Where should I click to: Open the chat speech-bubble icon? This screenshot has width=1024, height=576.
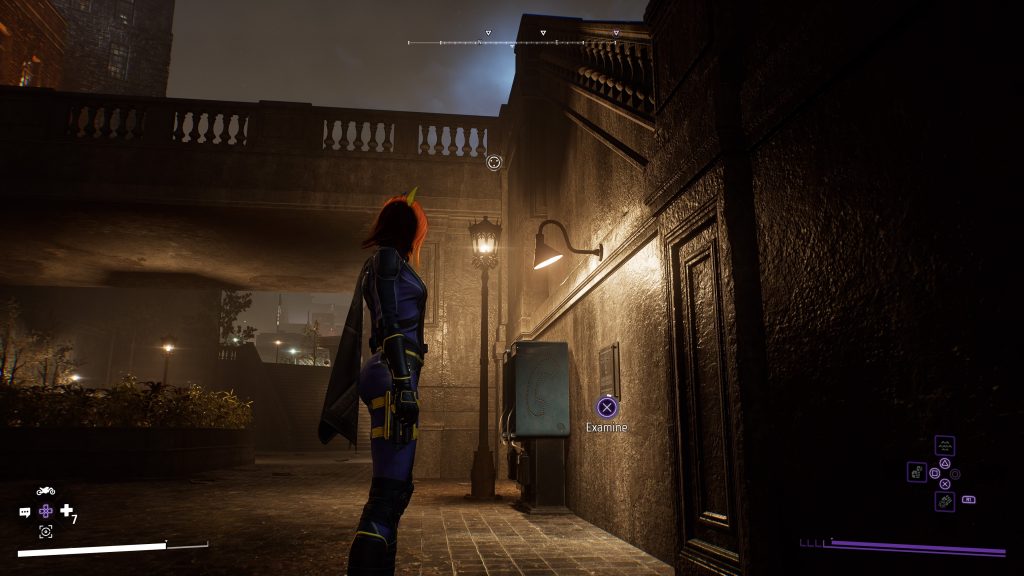(25, 512)
